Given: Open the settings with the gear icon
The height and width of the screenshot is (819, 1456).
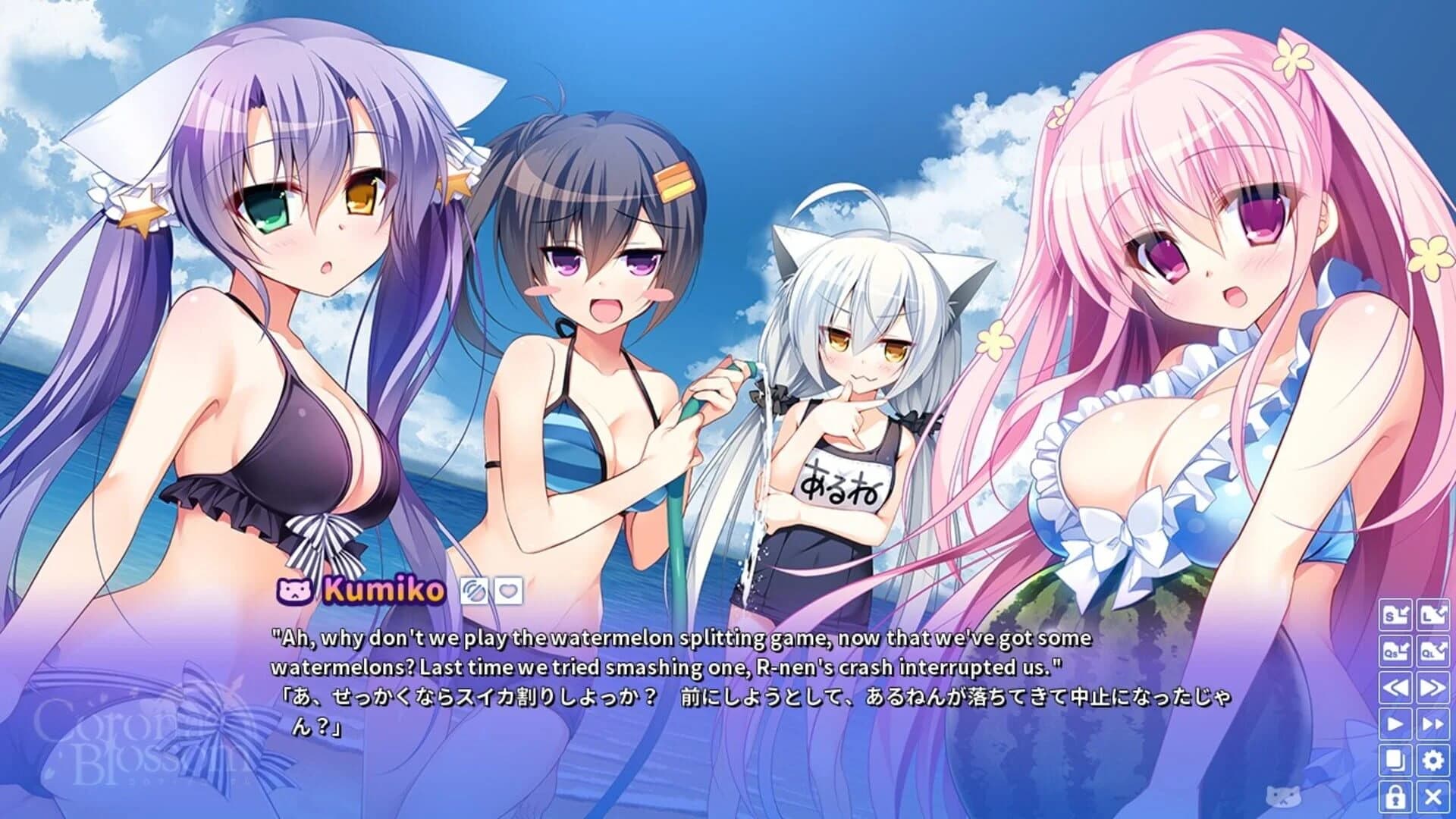Looking at the screenshot, I should [x=1433, y=758].
